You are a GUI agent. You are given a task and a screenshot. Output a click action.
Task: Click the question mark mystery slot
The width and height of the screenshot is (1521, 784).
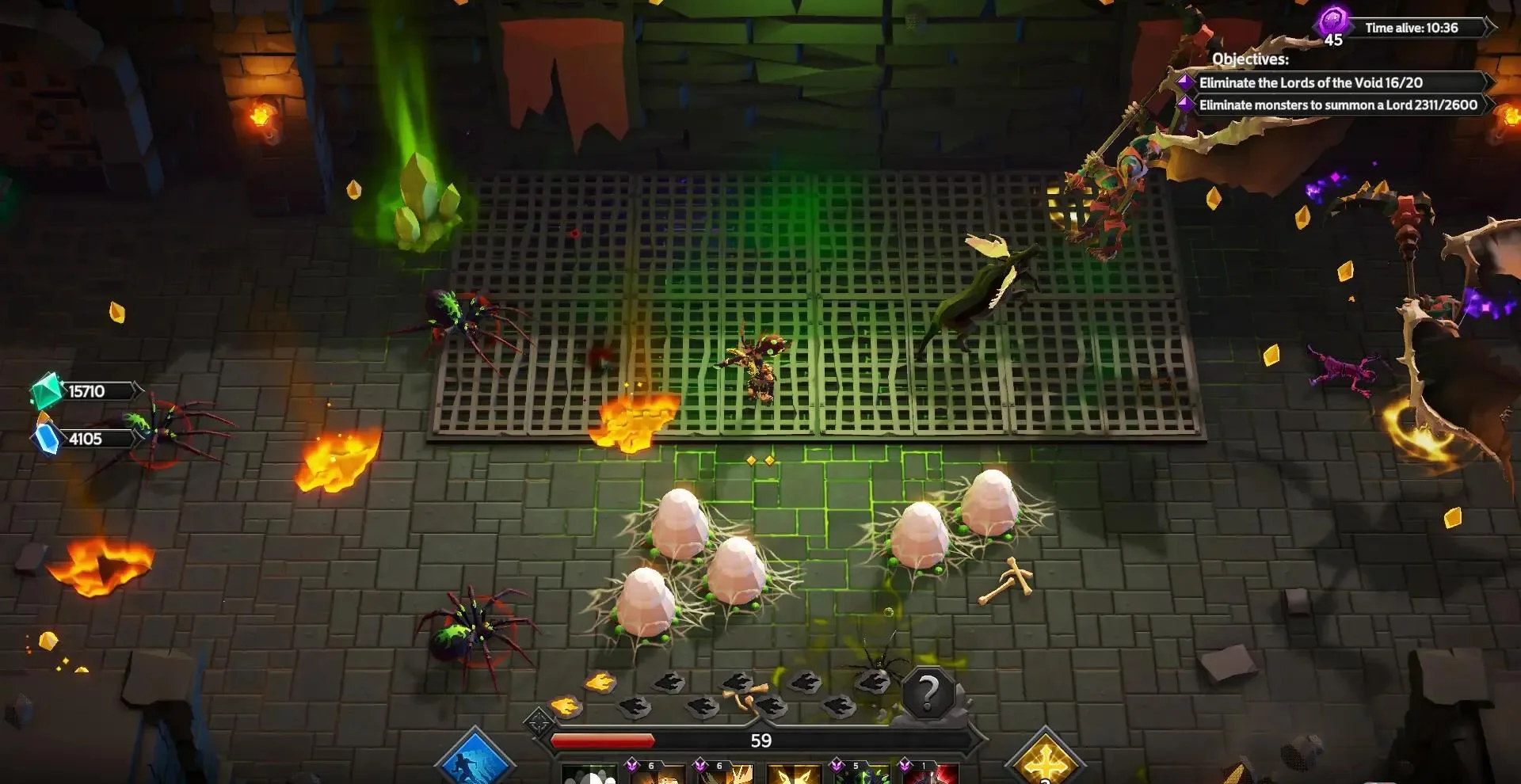click(928, 694)
